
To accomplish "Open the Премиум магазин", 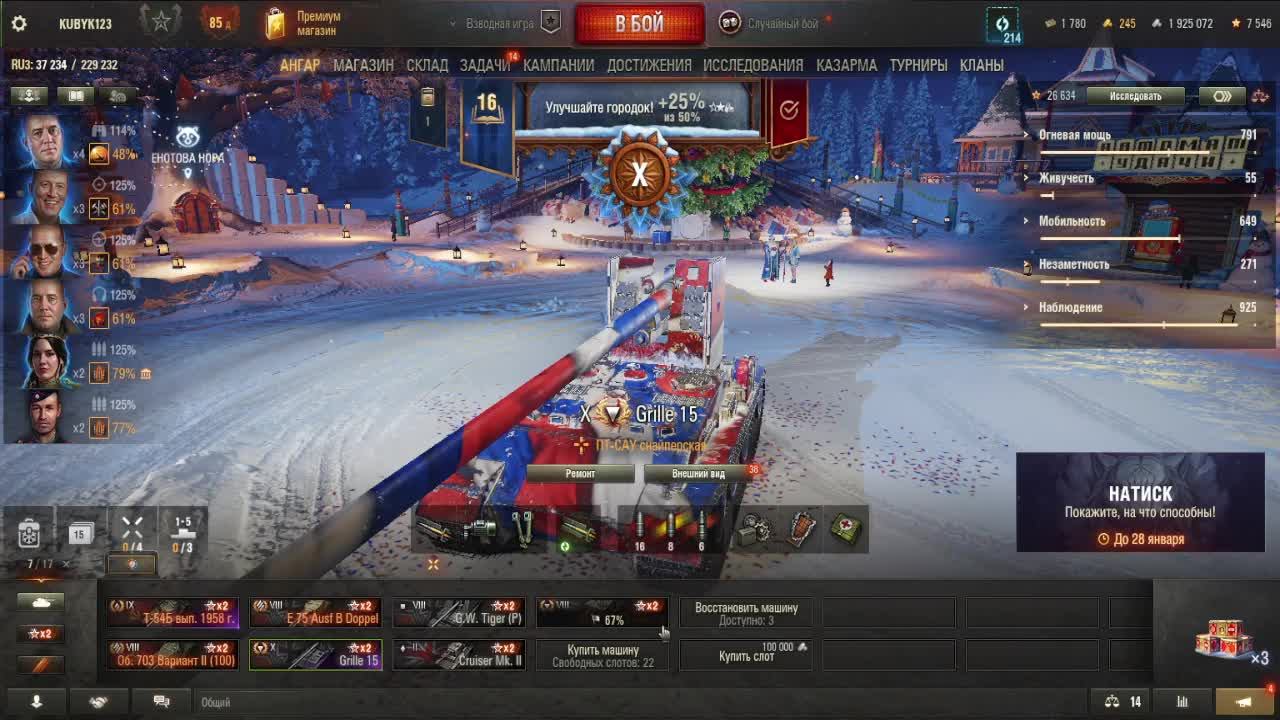I will (x=304, y=24).
